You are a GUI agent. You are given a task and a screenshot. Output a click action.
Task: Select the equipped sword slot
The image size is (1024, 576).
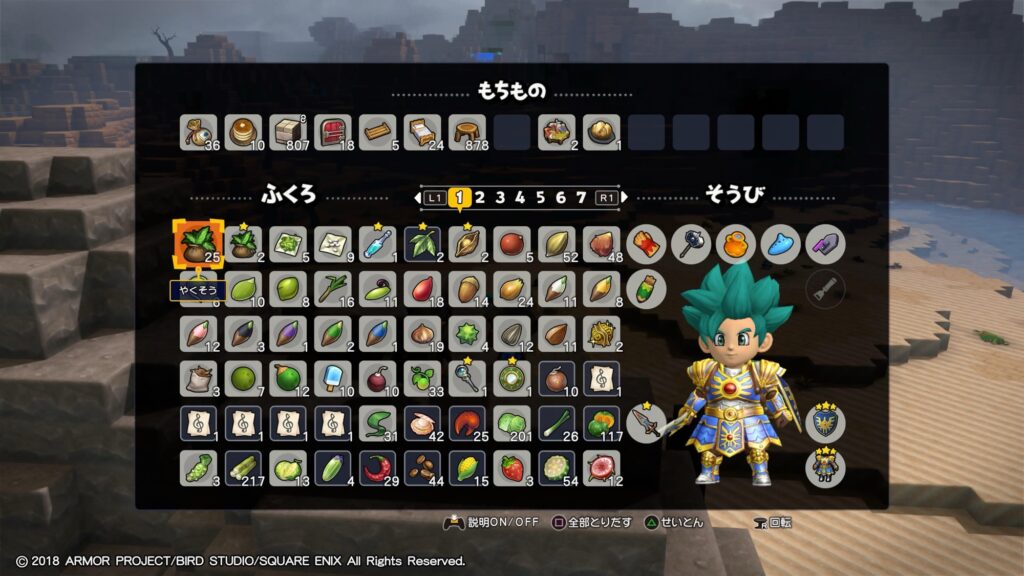646,423
